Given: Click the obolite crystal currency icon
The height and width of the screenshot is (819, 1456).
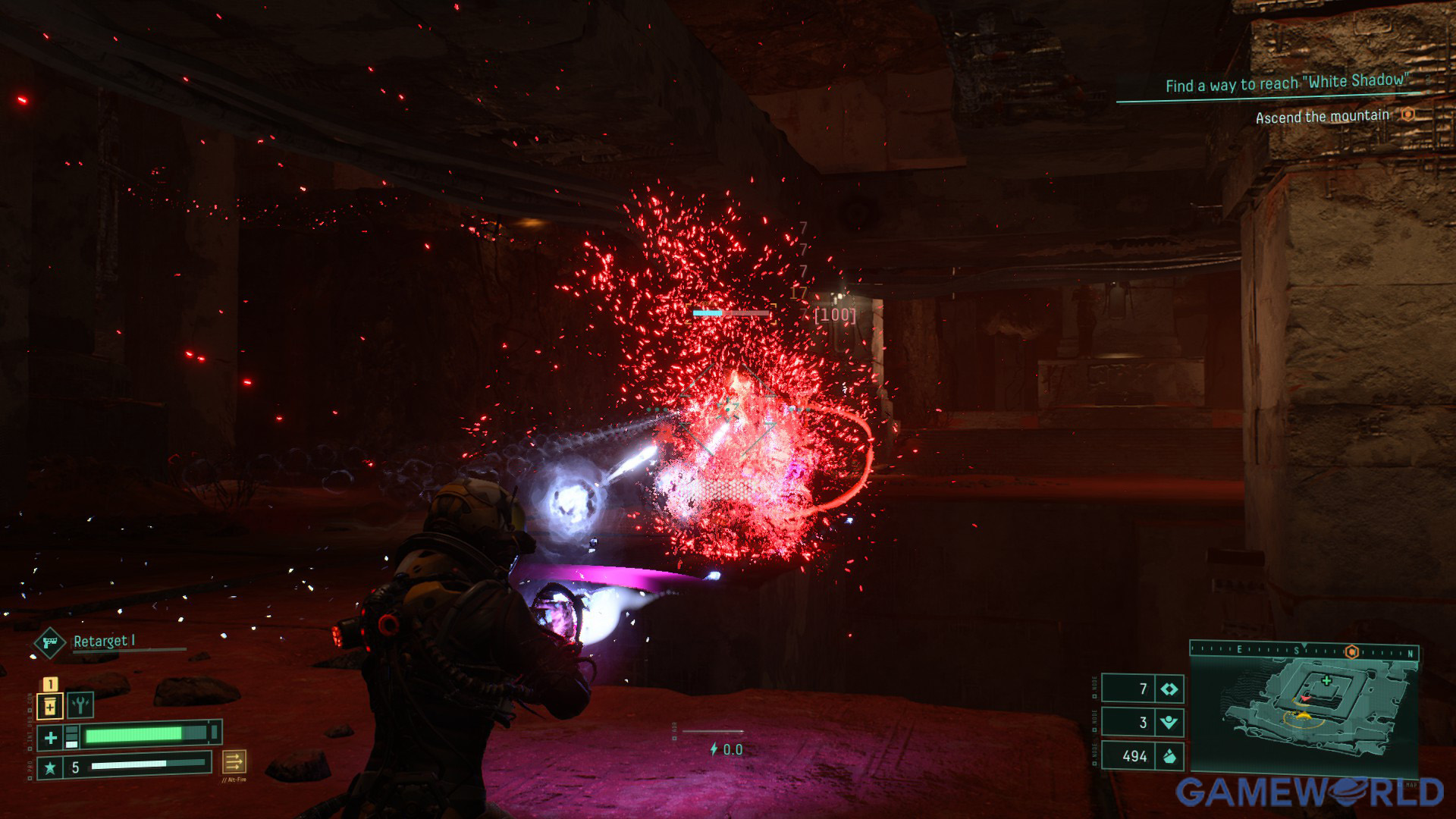Looking at the screenshot, I should click(x=1169, y=755).
